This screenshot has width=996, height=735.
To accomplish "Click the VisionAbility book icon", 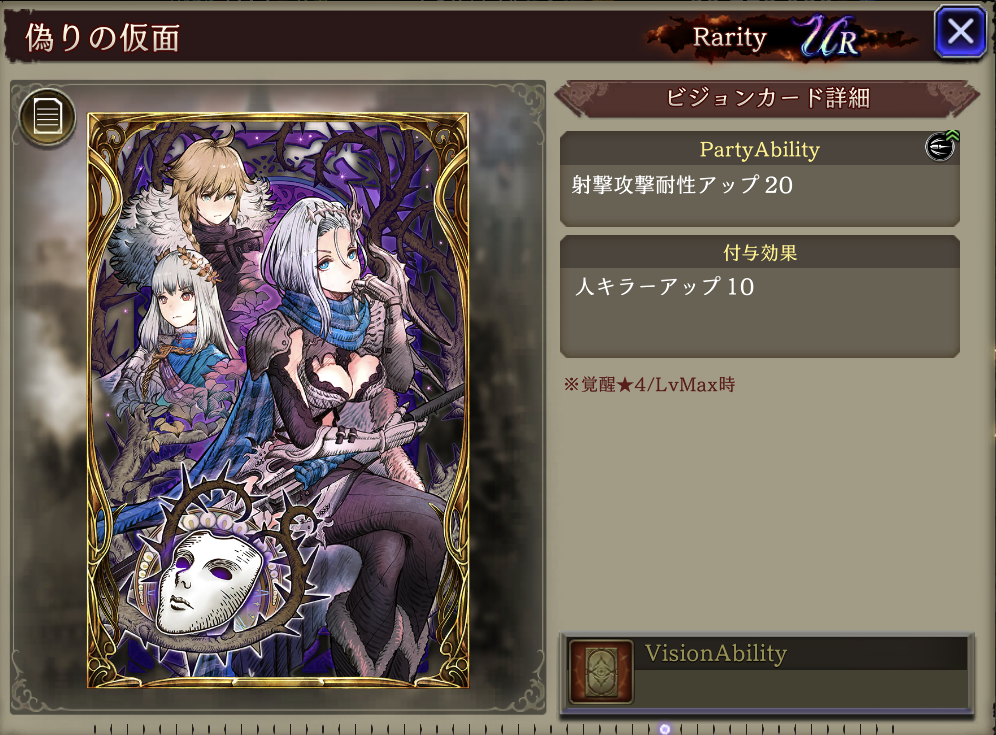I will click(601, 672).
